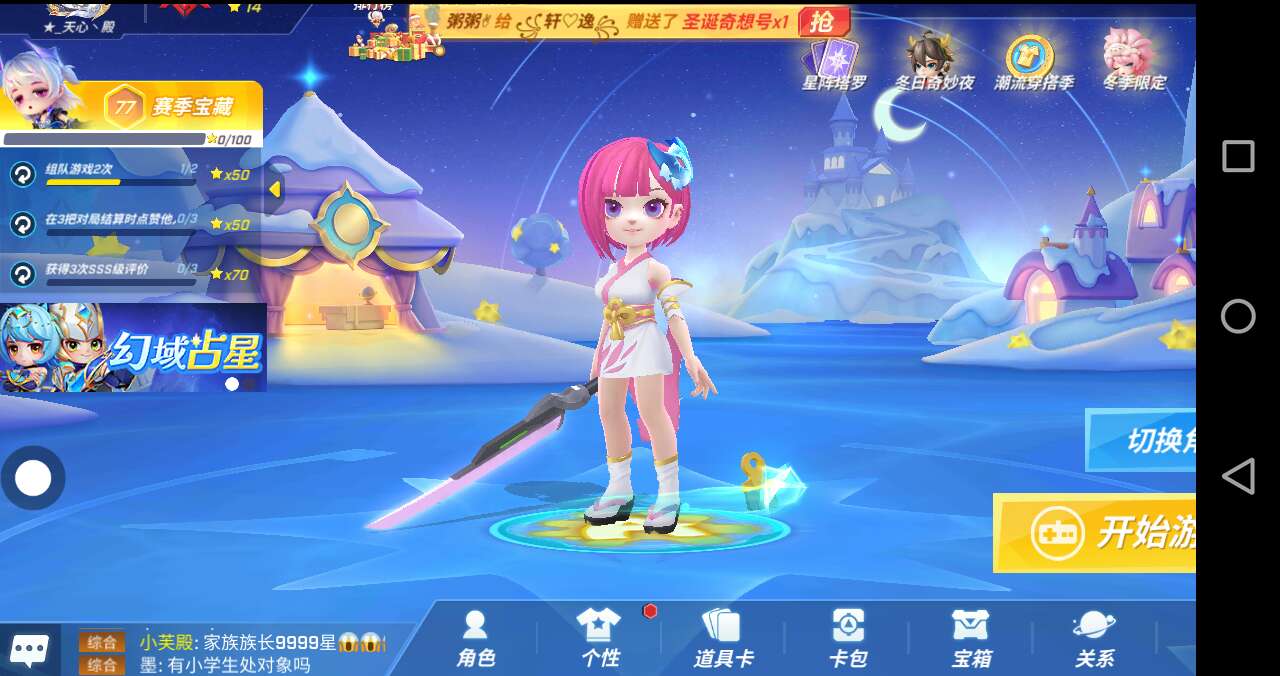
Task: Select the 组队游戏2次 team quest
Action: pyautogui.click(x=110, y=174)
